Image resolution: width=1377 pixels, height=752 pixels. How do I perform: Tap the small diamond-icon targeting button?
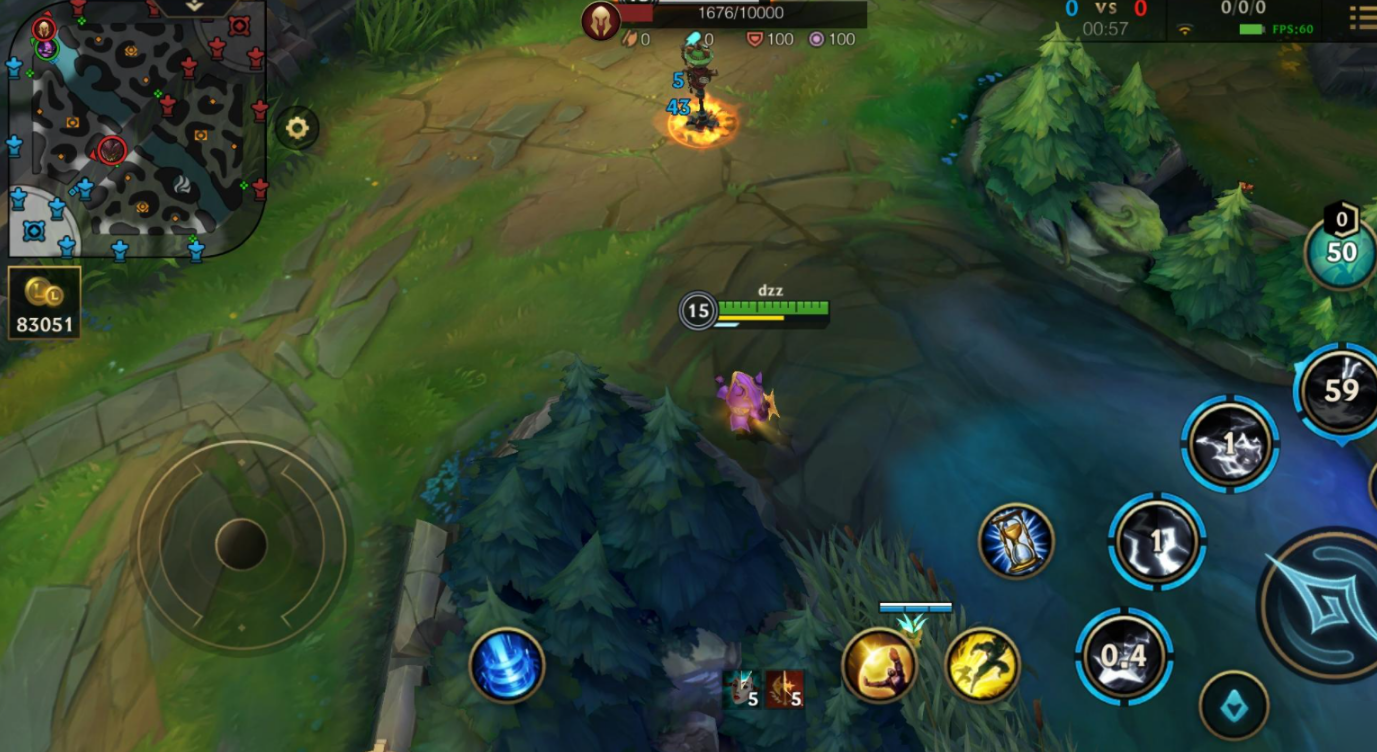tap(1234, 705)
